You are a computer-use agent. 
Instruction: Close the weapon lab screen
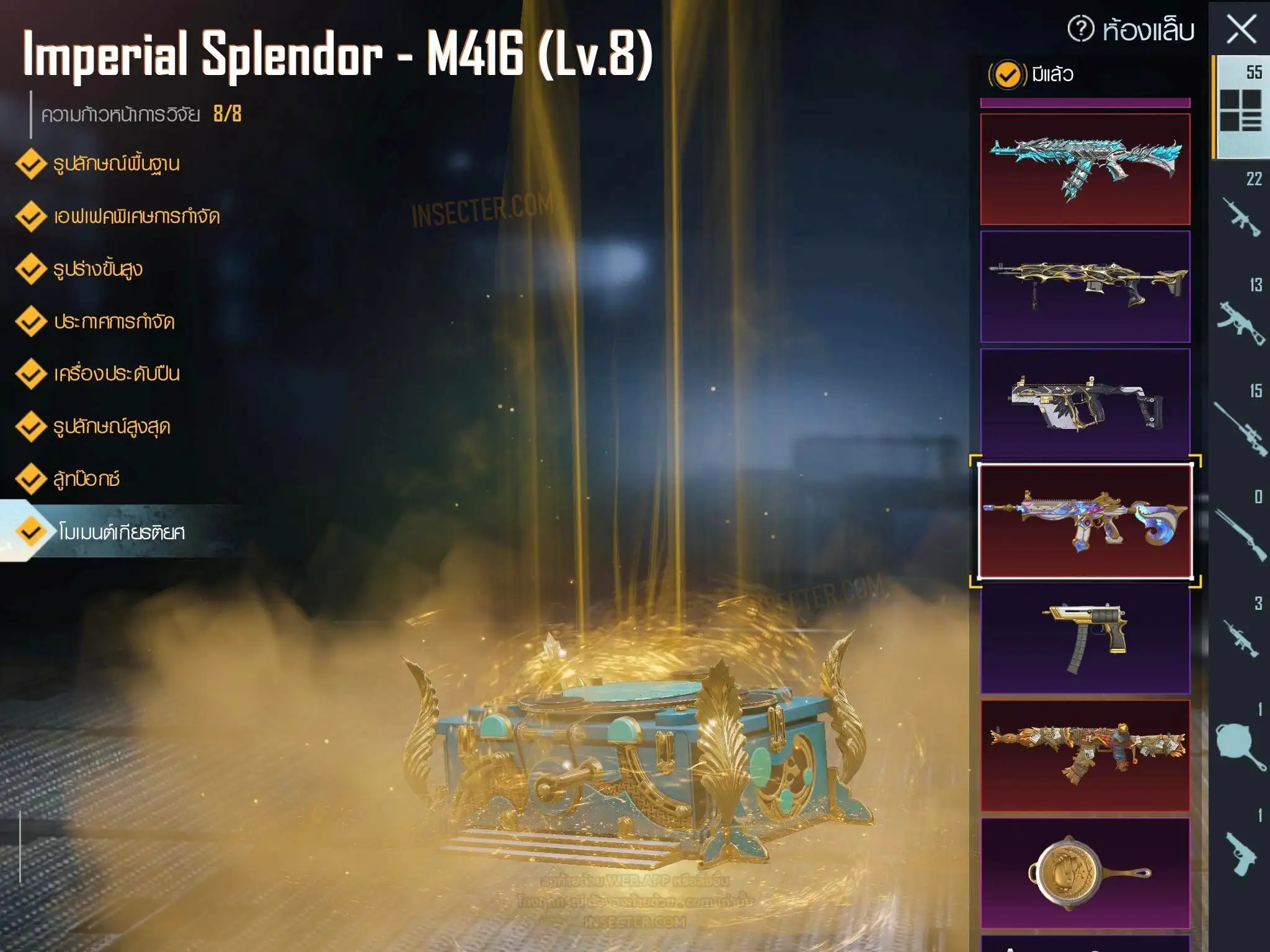click(1241, 30)
